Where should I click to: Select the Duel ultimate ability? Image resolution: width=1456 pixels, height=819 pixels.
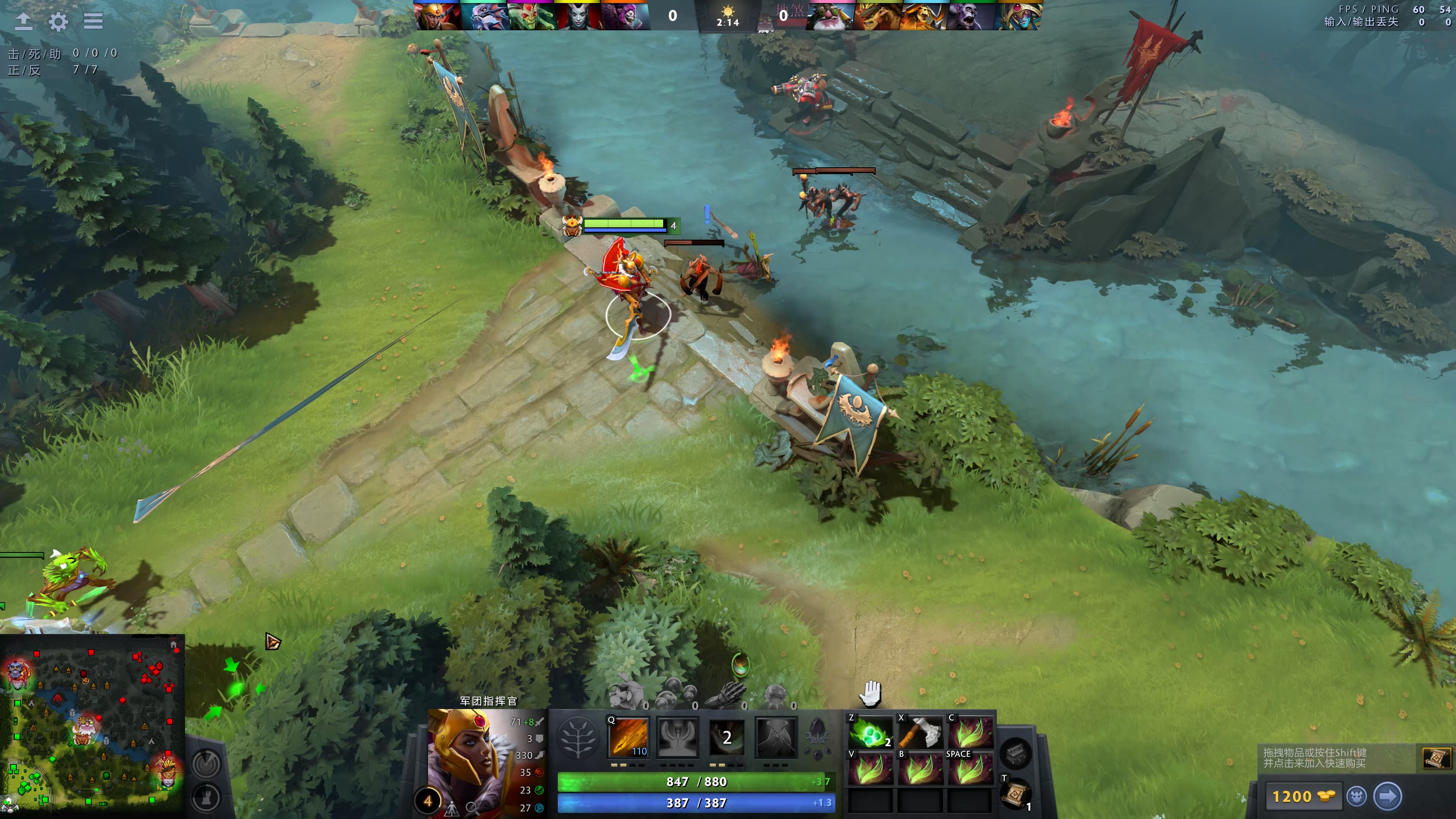click(x=776, y=737)
